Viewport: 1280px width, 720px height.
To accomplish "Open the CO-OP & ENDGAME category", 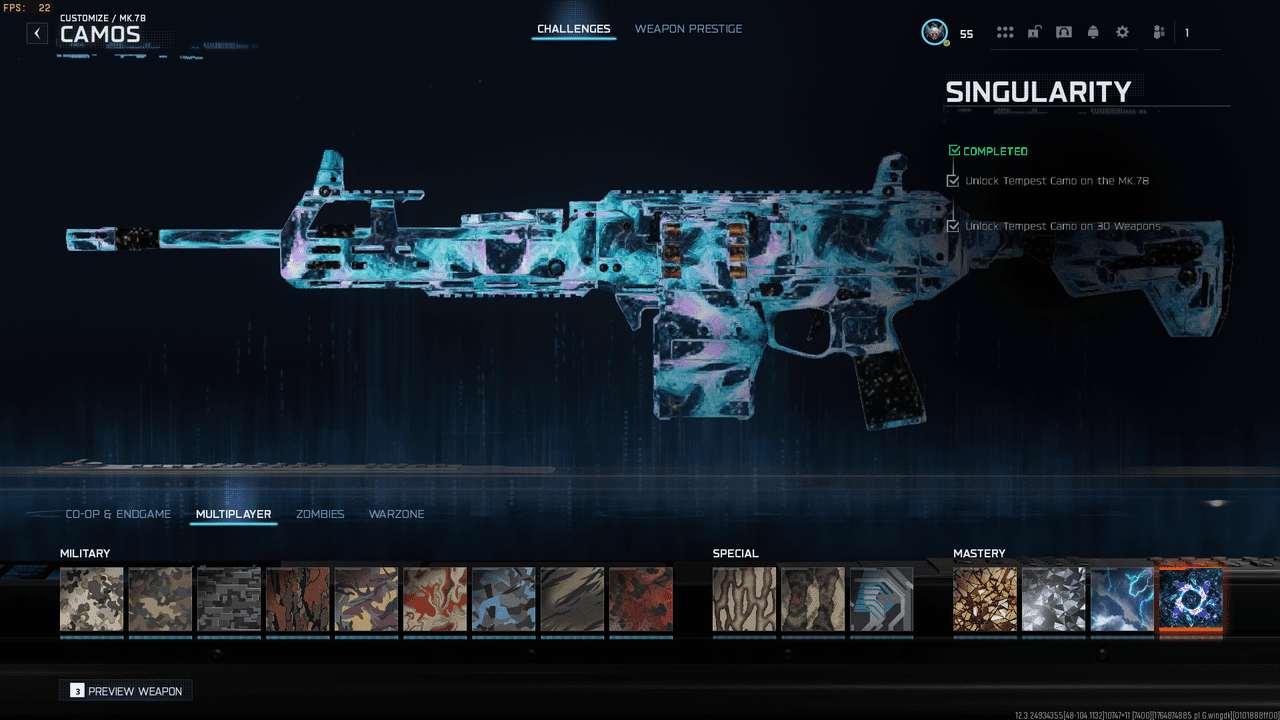I will pos(118,514).
